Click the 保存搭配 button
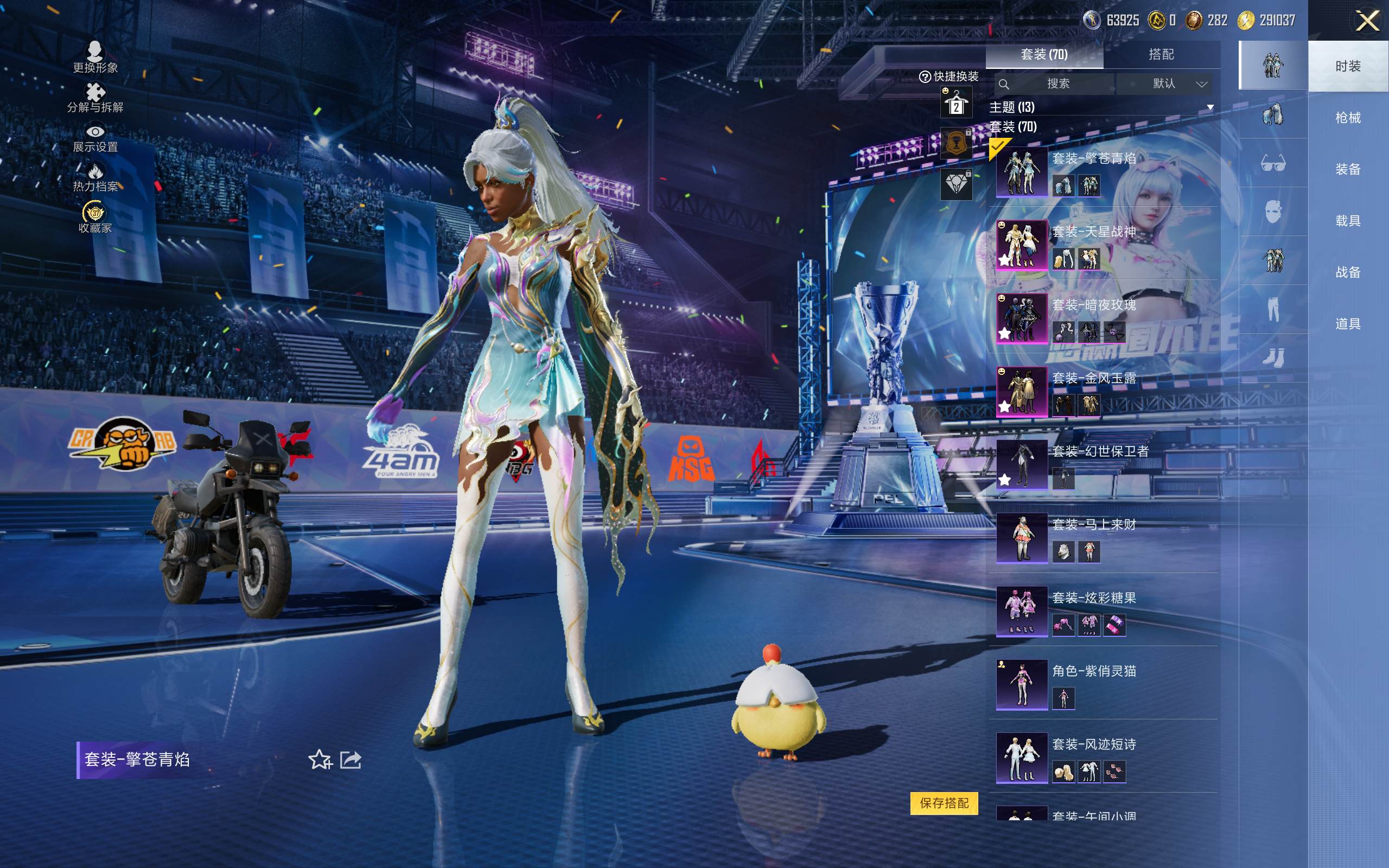This screenshot has width=1389, height=868. click(x=944, y=802)
